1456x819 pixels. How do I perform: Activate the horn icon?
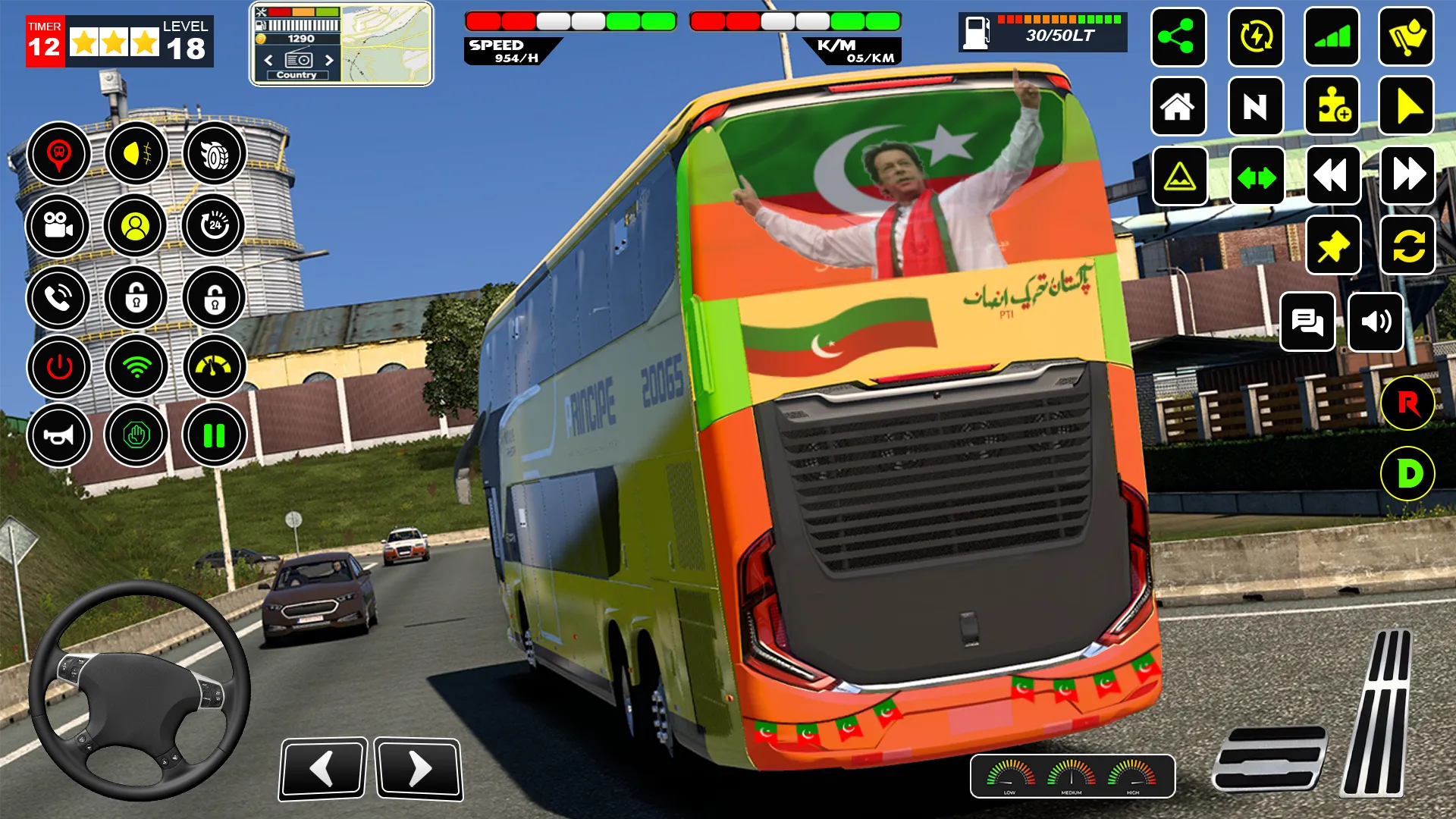click(x=58, y=436)
